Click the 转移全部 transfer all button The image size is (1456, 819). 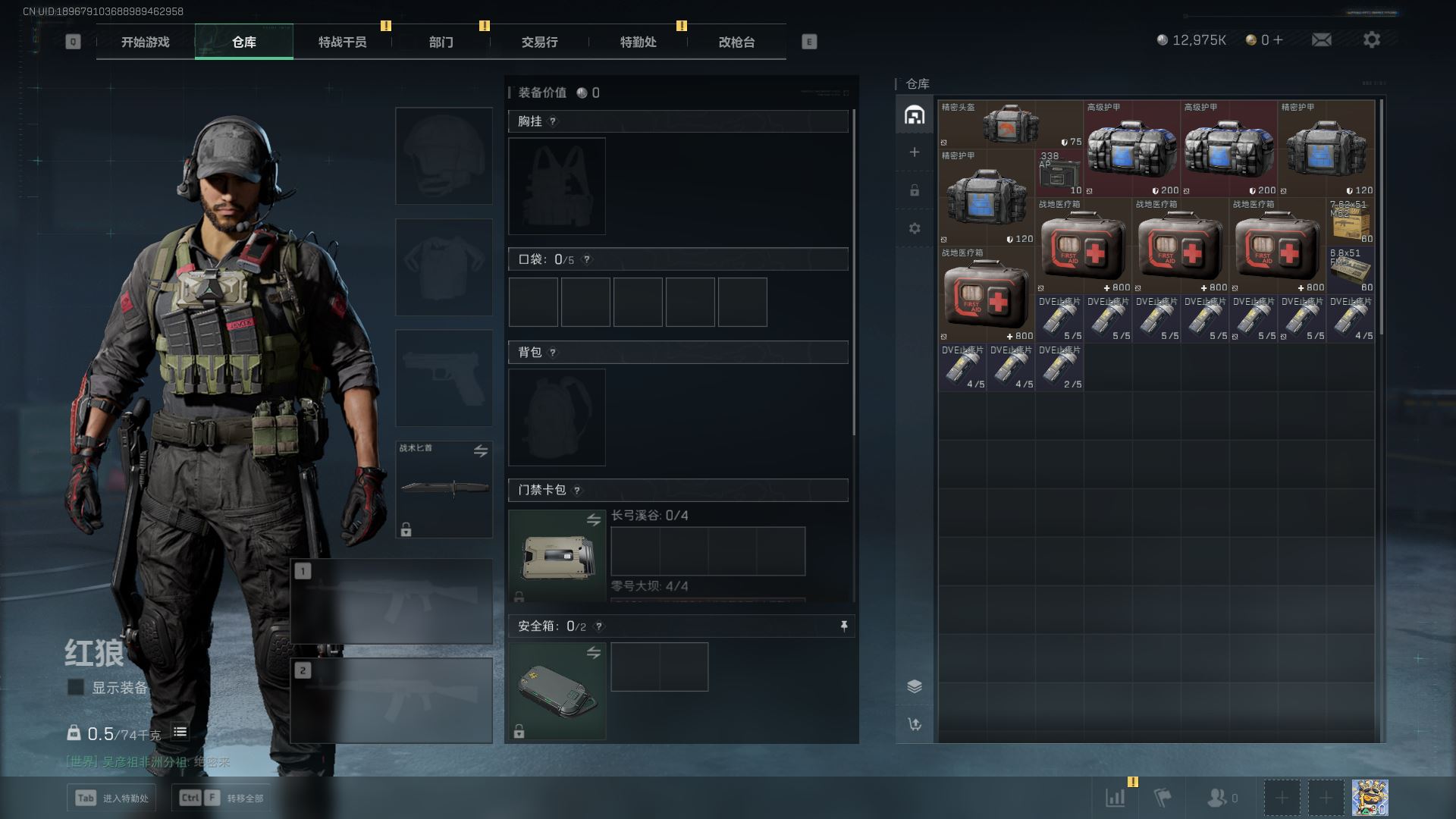point(224,798)
